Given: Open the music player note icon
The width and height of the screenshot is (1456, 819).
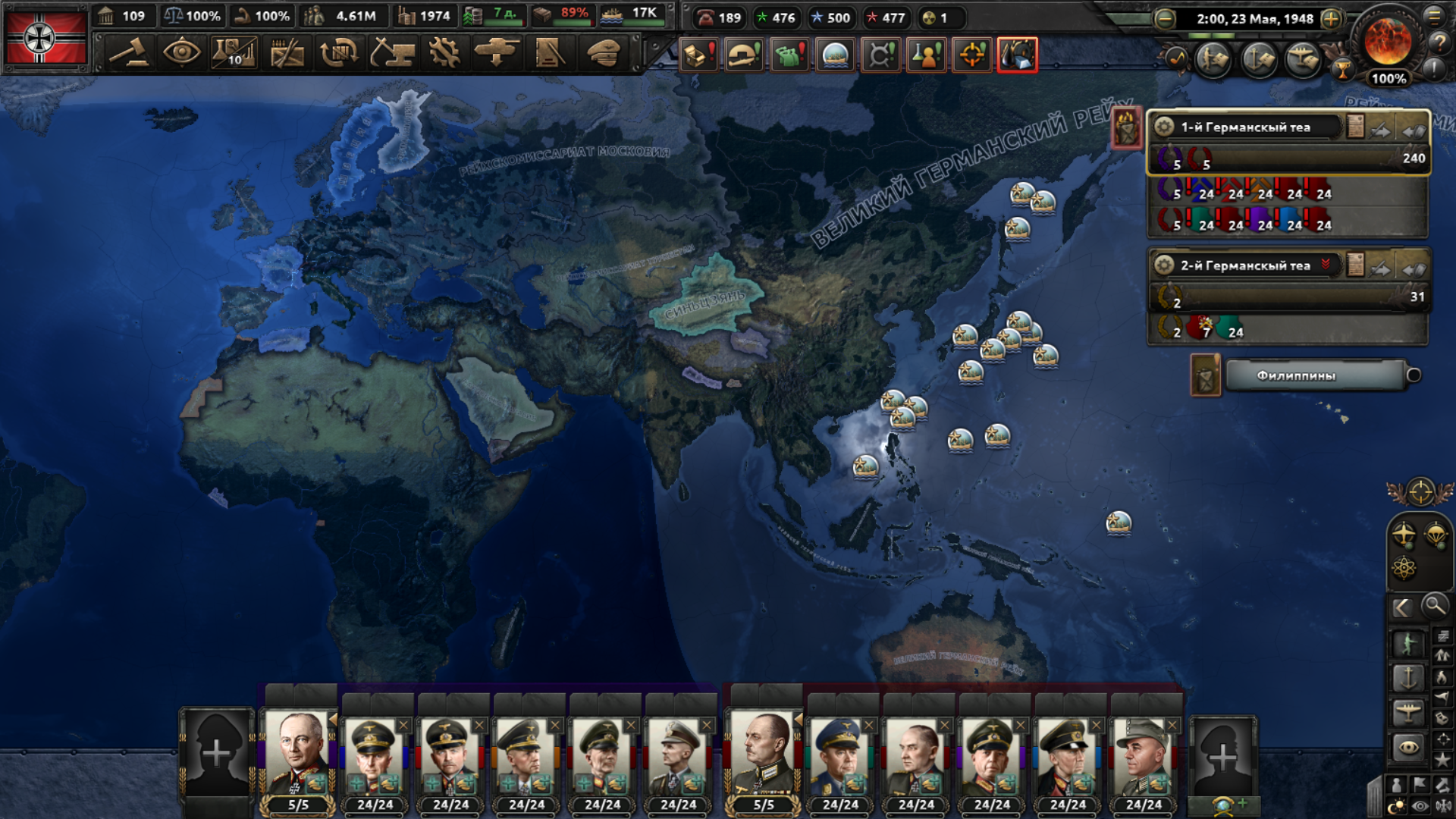Looking at the screenshot, I should 1178,58.
